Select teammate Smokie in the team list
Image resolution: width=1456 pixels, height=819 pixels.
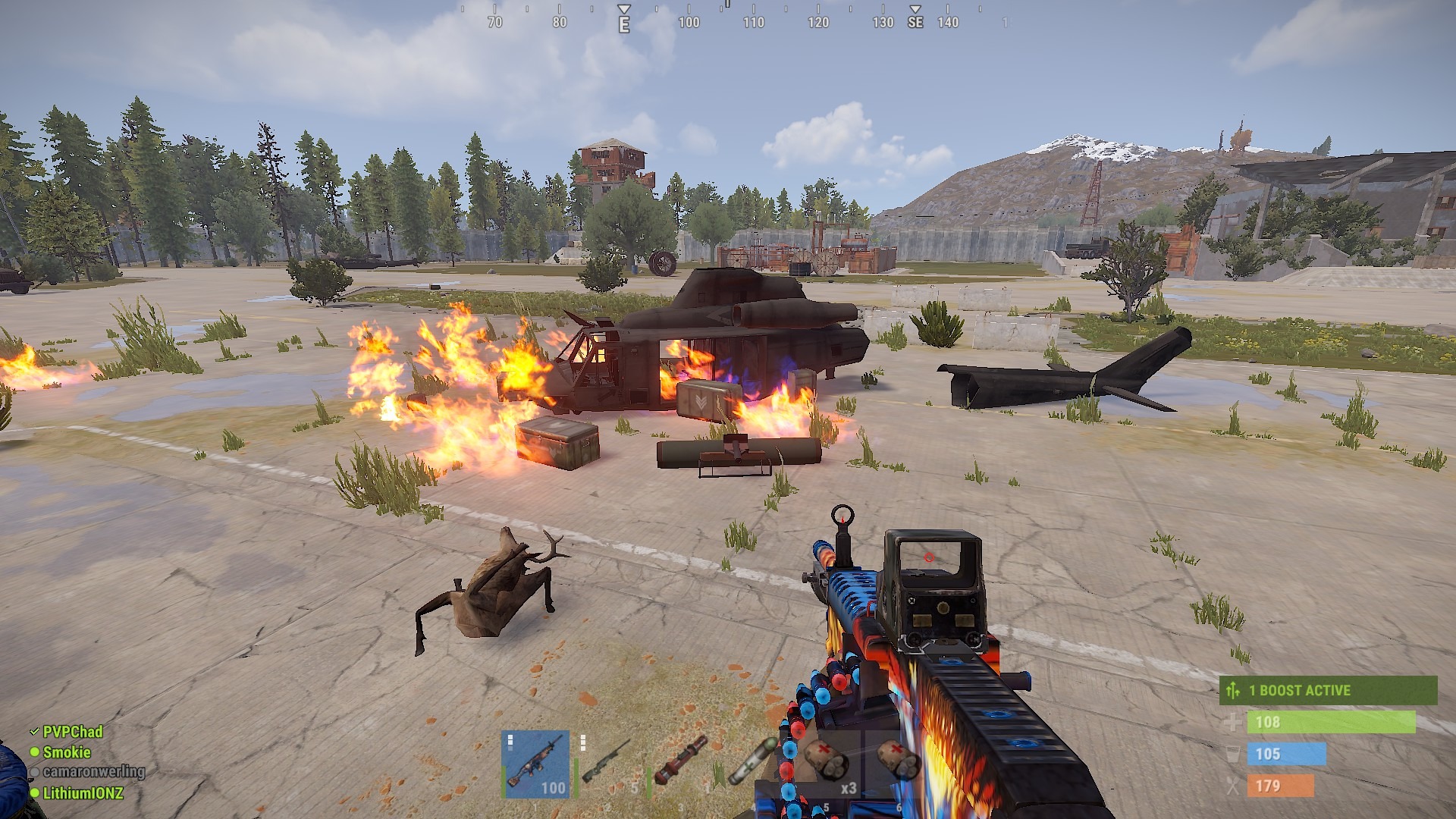pos(67,752)
